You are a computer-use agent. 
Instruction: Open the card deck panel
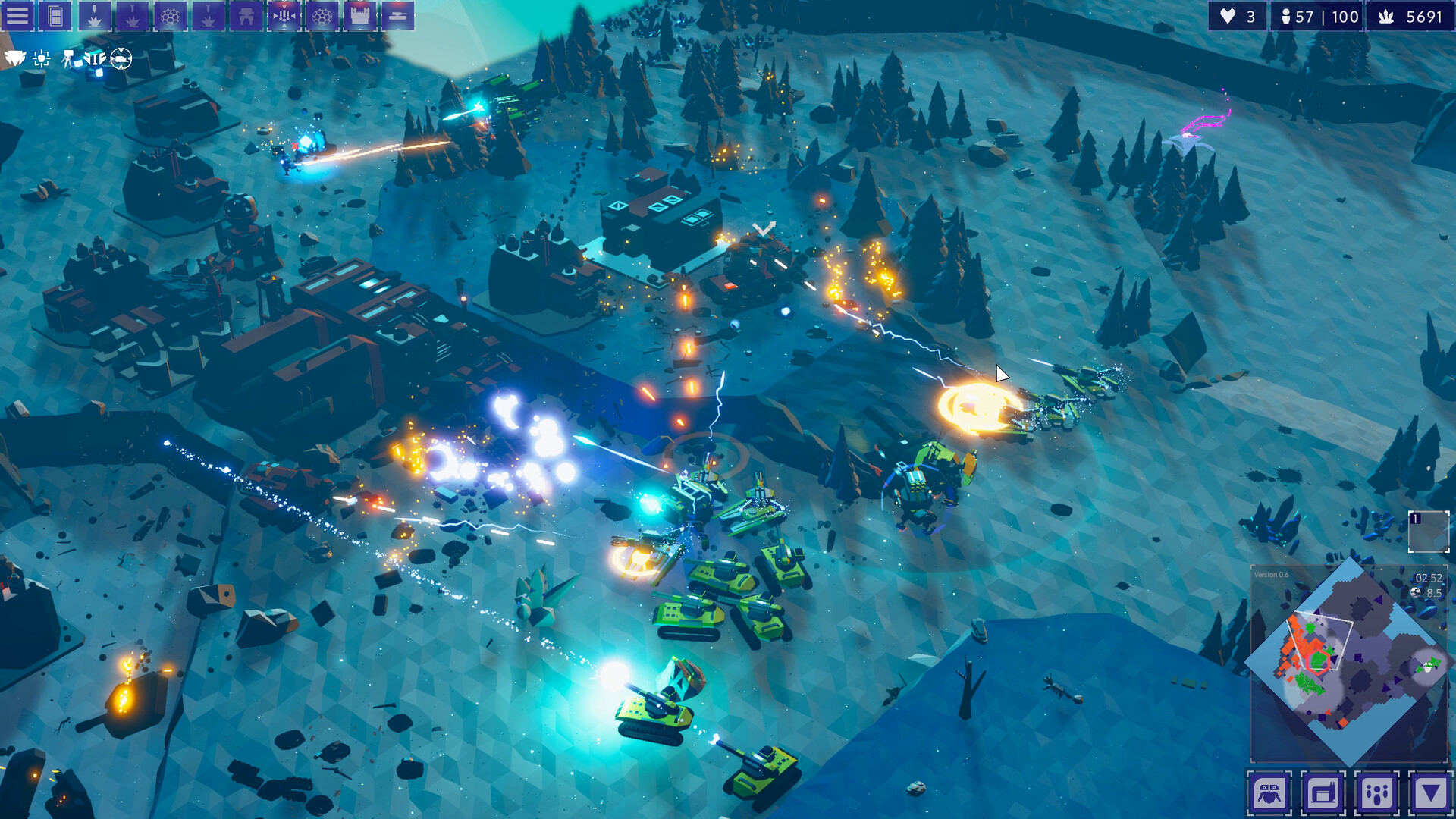point(55,16)
